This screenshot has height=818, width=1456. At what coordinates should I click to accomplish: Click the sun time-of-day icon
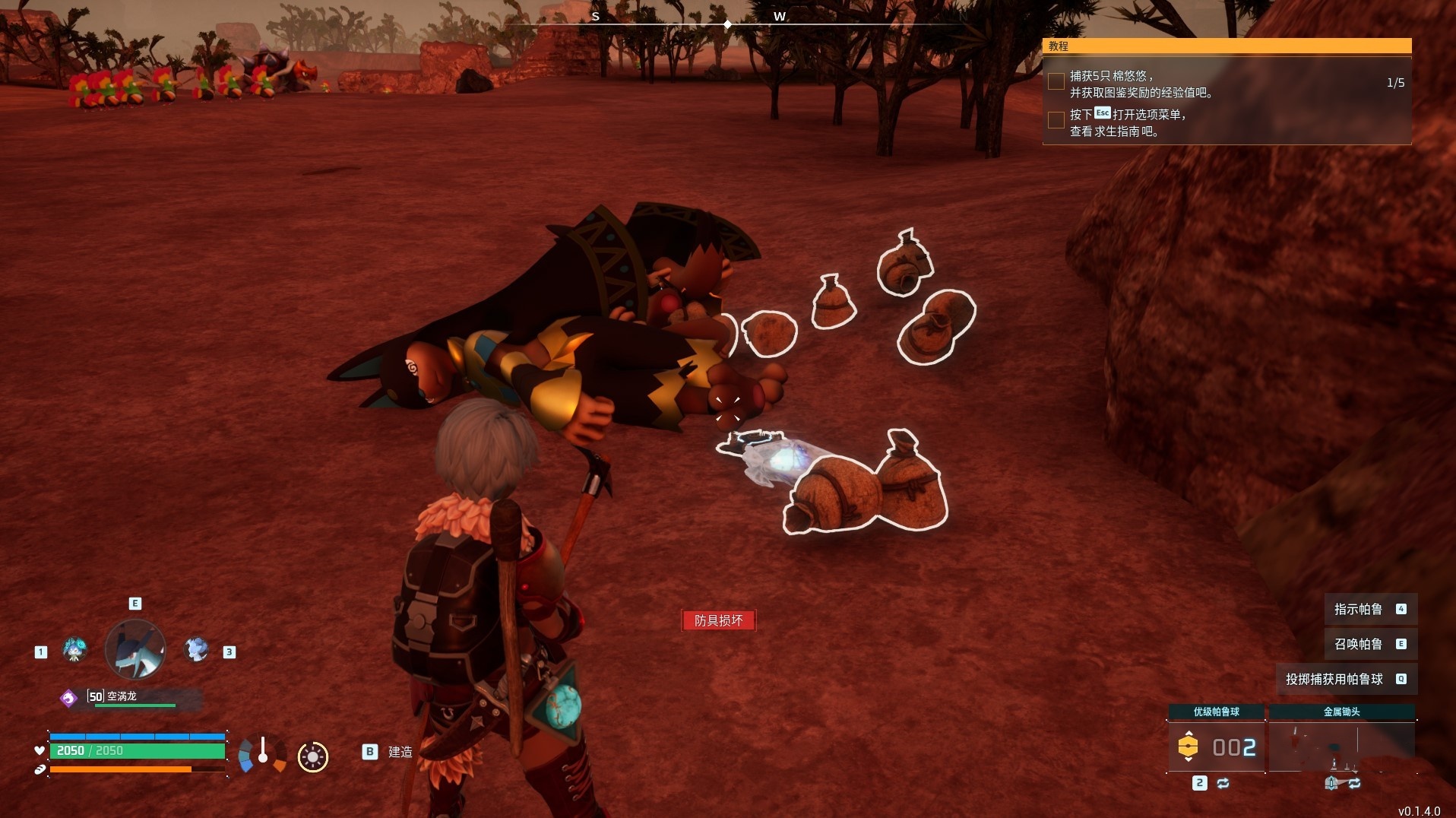[312, 756]
